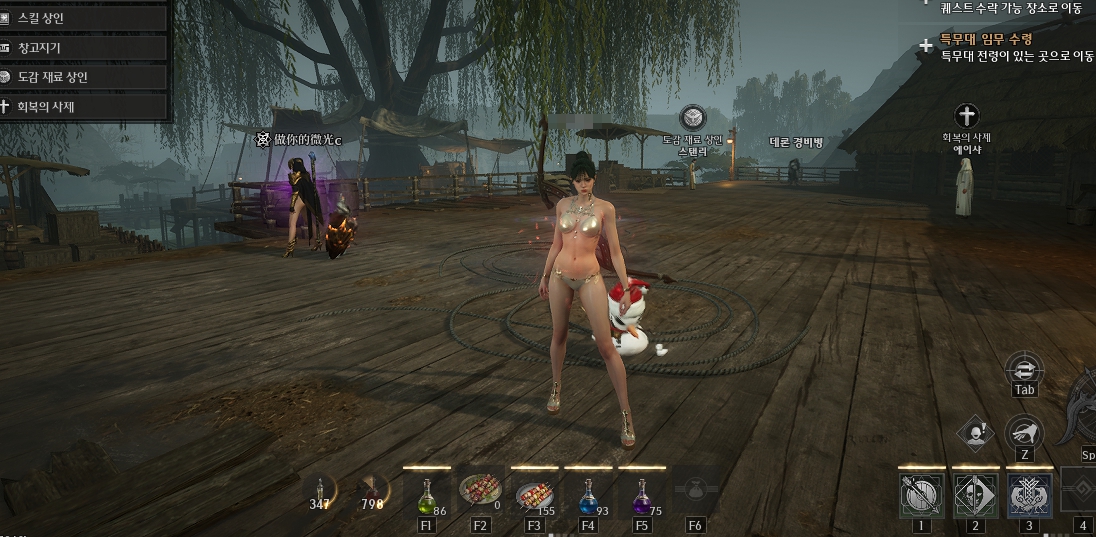Click the empty pouch slot F6
This screenshot has width=1096, height=537.
click(x=695, y=492)
